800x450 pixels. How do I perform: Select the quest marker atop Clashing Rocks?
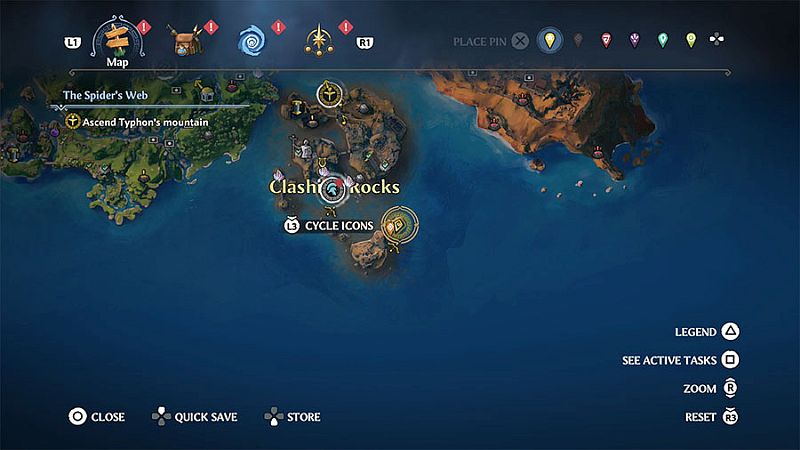click(x=327, y=95)
